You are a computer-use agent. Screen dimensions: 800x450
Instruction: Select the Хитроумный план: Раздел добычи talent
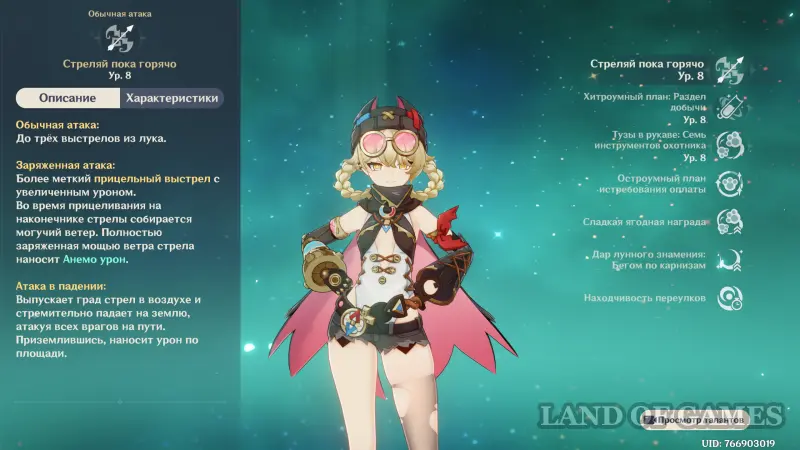tap(728, 107)
